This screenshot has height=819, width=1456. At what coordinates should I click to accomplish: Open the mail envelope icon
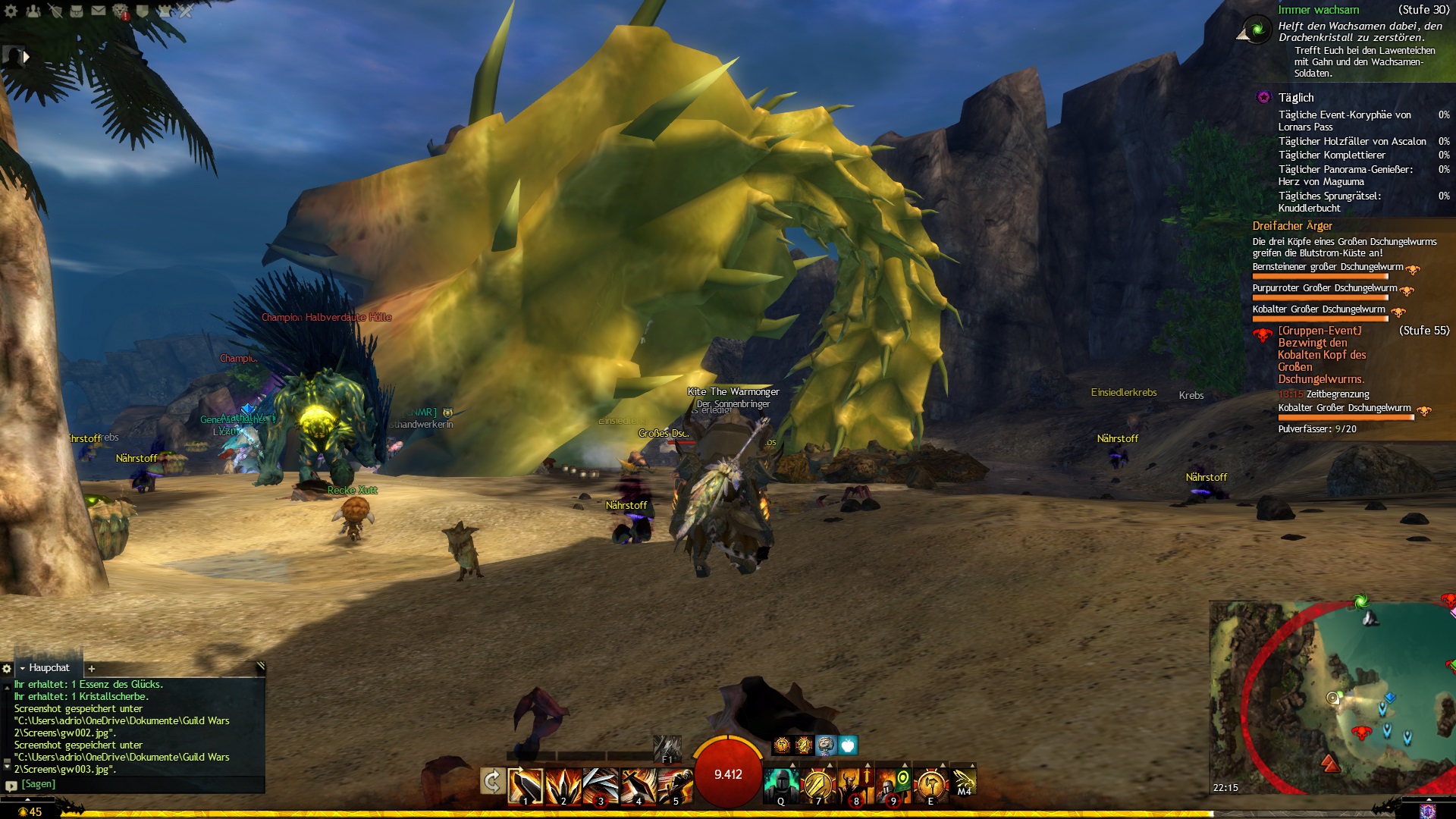click(x=99, y=11)
